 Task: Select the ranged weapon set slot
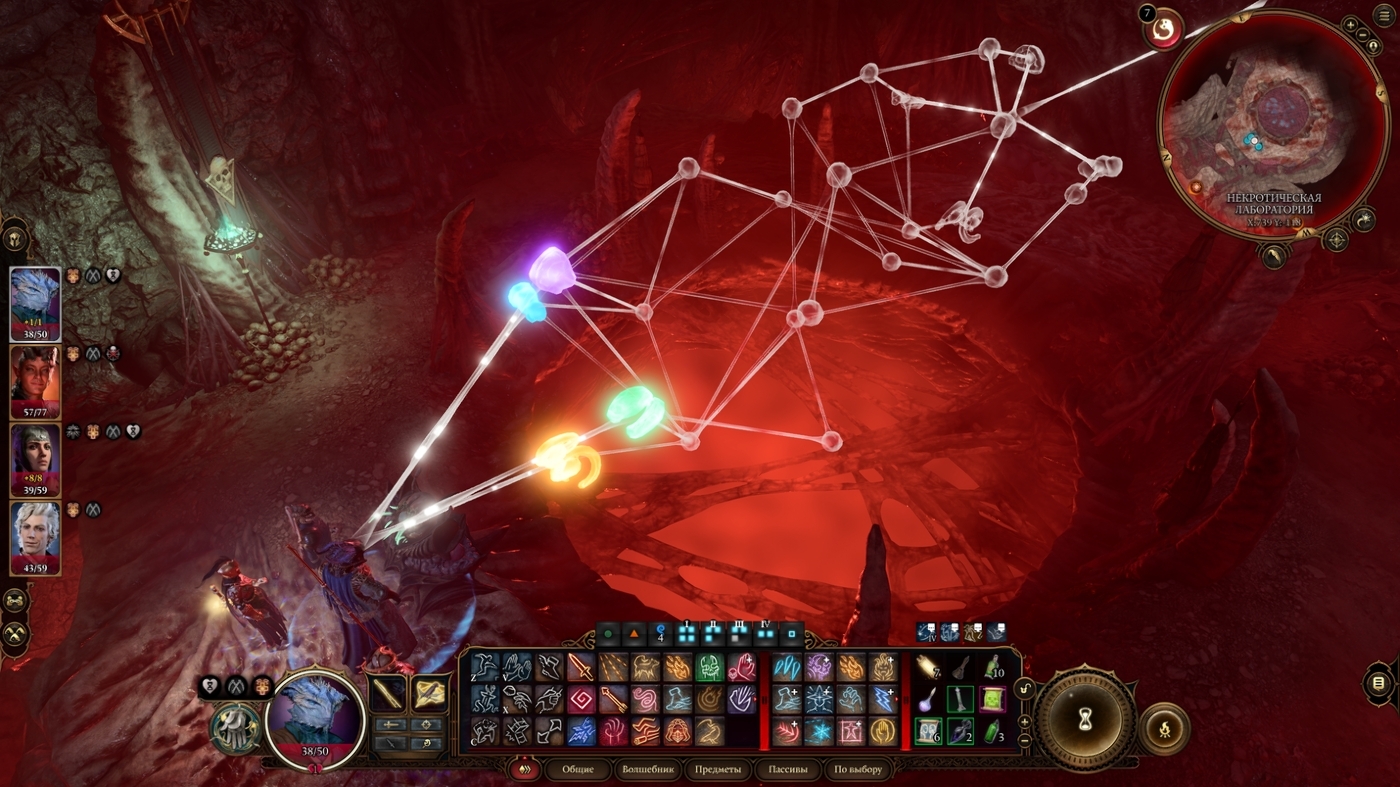click(x=430, y=693)
